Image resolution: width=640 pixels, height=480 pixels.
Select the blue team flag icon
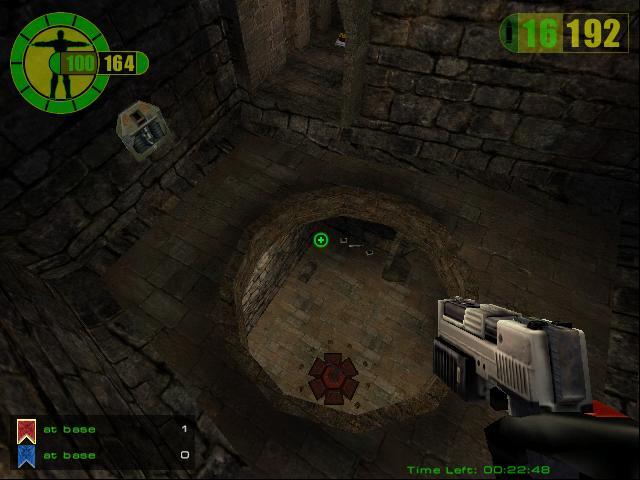[28, 455]
